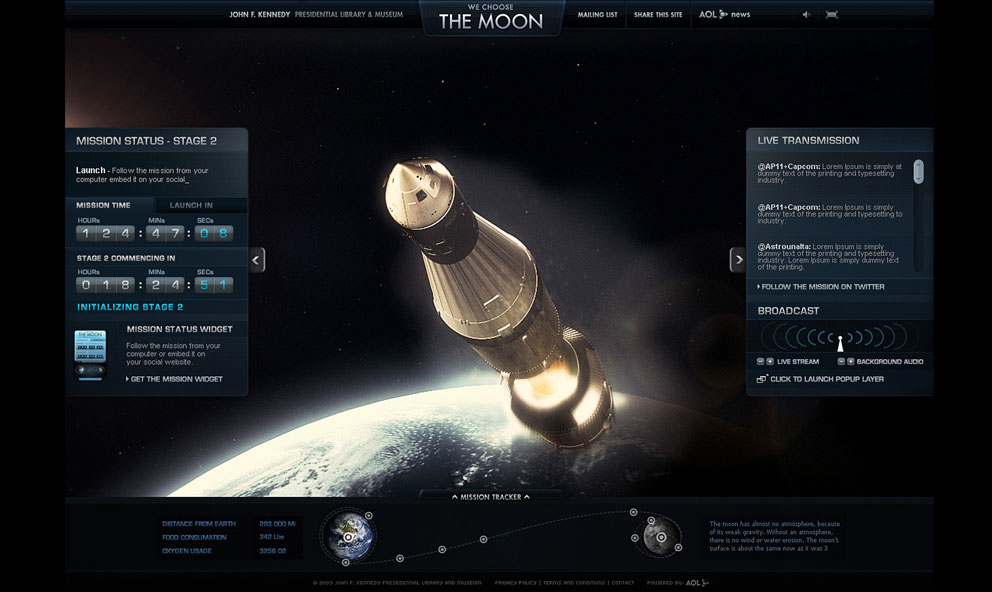Viewport: 992px width, 592px height.
Task: Open the Mailing List link
Action: pos(597,15)
